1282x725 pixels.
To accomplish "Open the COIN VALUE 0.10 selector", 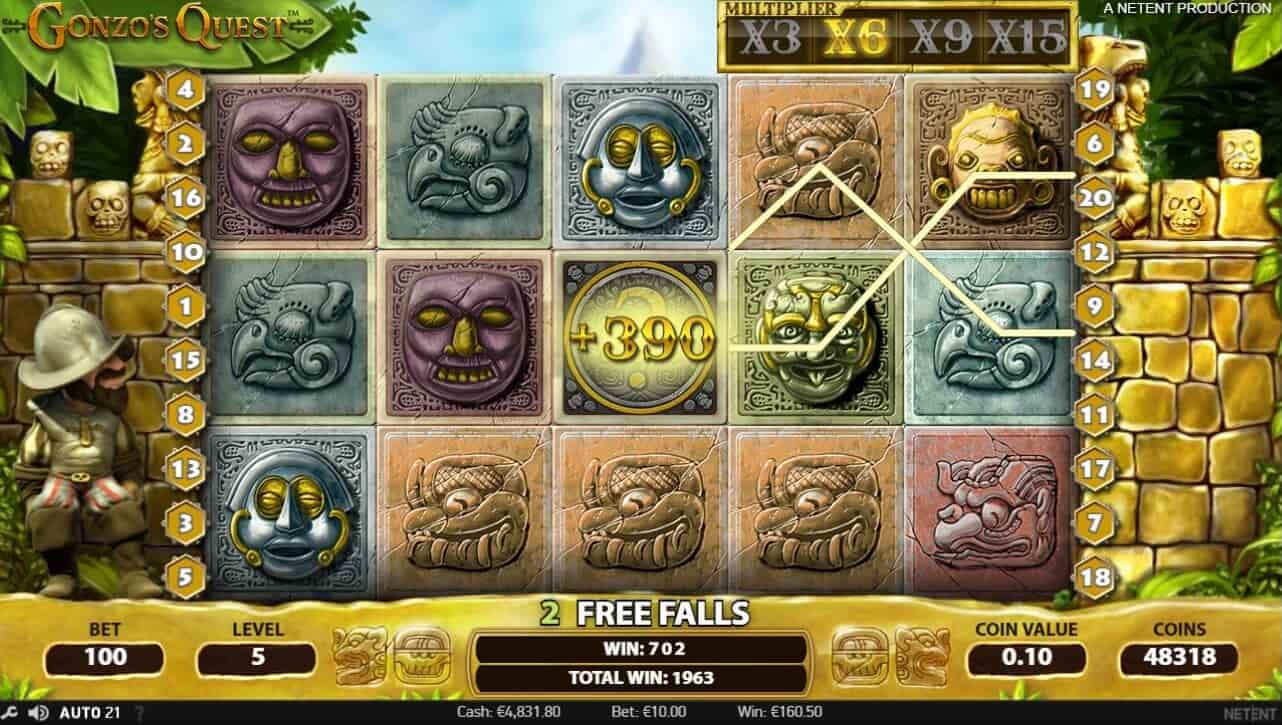I will (x=1025, y=658).
